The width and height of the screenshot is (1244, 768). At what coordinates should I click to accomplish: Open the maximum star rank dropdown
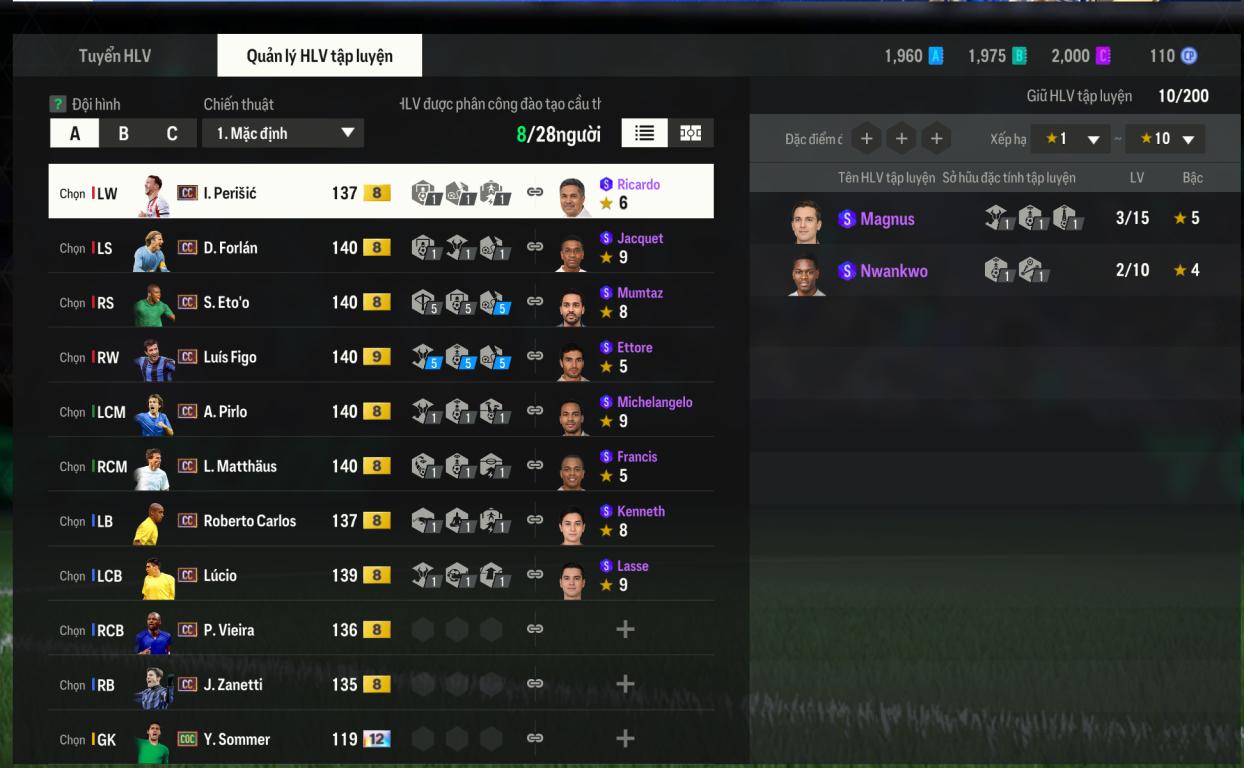[x=1165, y=139]
